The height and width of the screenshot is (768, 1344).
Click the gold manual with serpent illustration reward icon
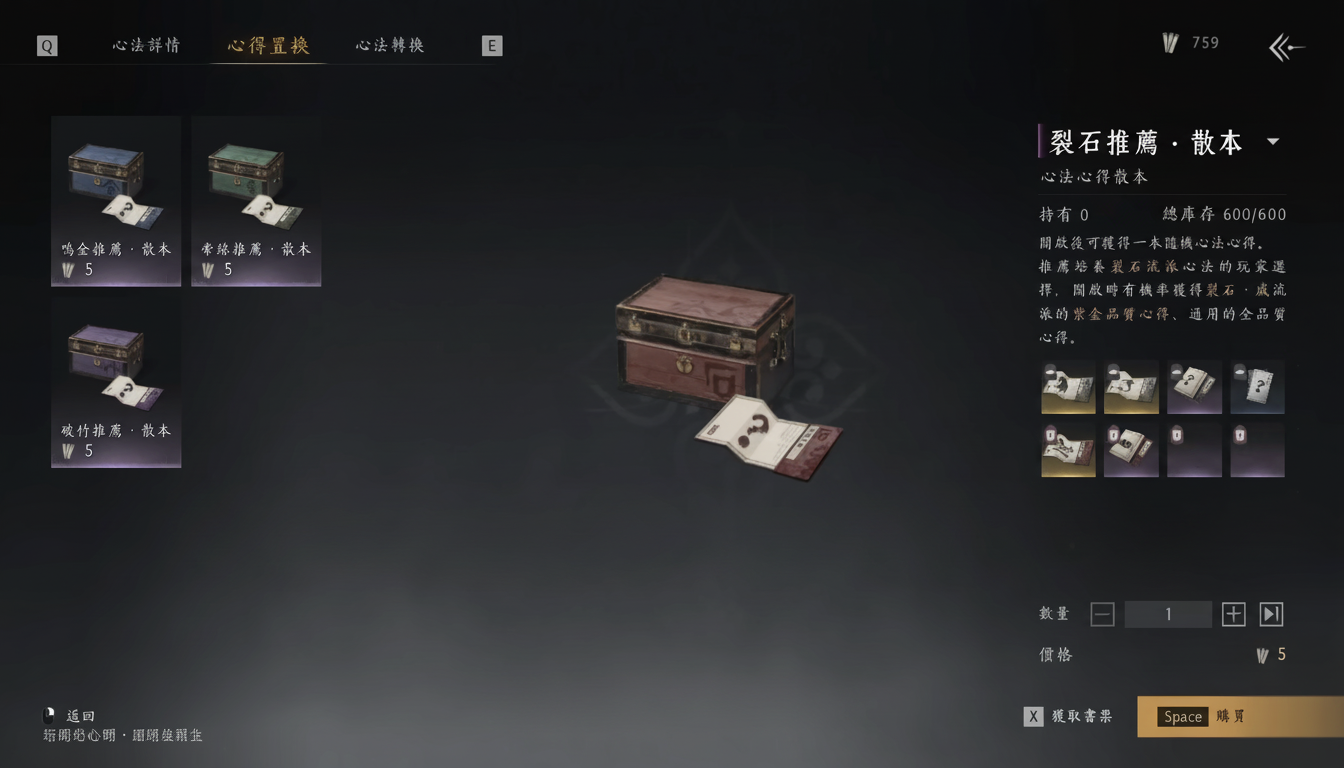click(x=1131, y=387)
